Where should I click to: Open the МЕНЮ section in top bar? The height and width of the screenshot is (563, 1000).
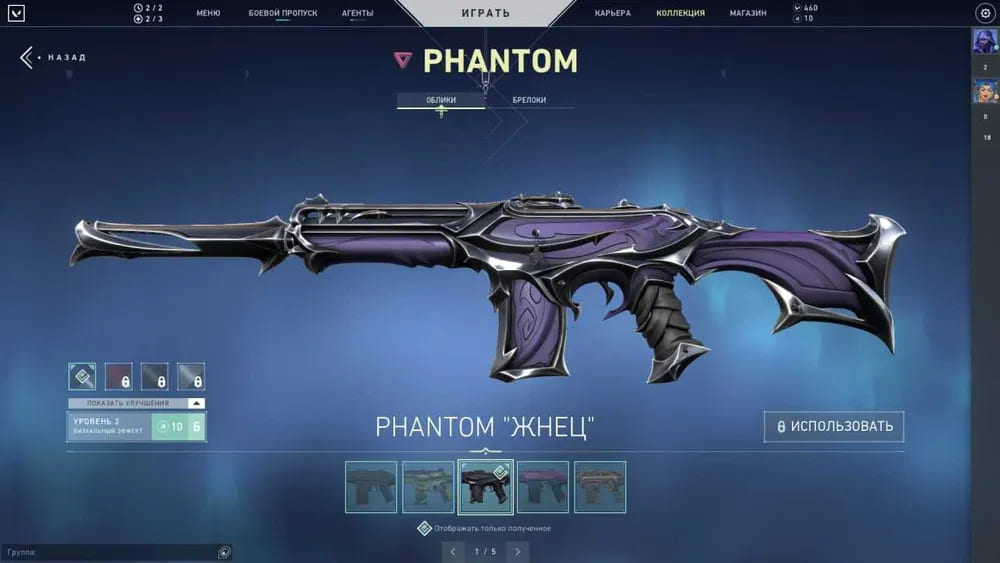[x=208, y=13]
